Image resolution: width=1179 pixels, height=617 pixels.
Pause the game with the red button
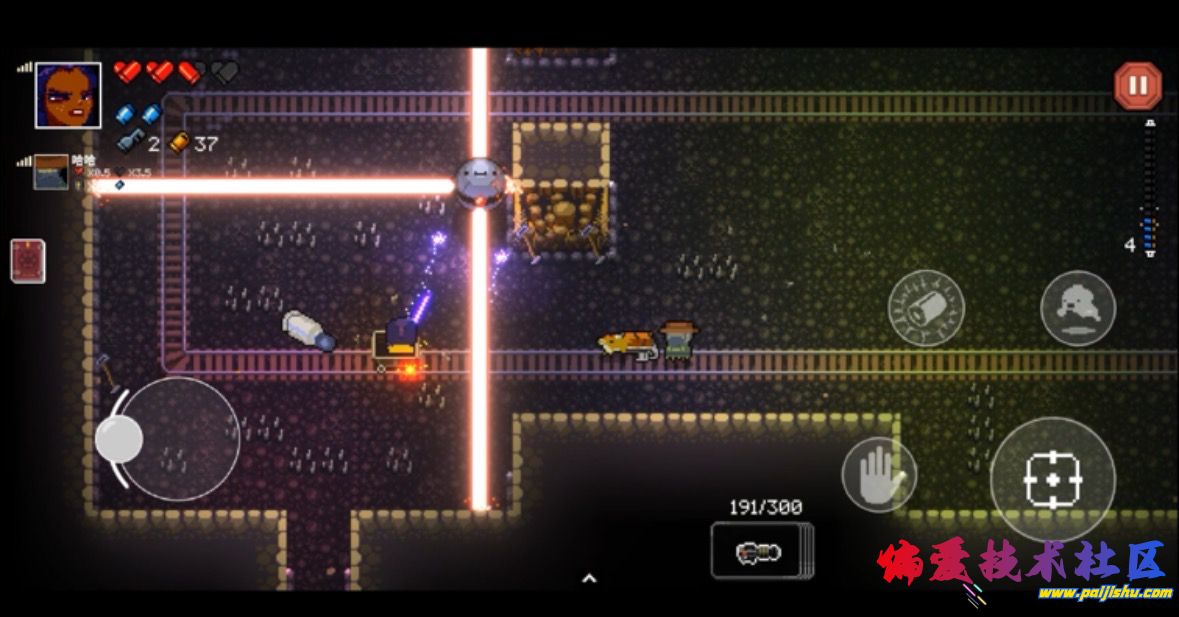pyautogui.click(x=1137, y=86)
